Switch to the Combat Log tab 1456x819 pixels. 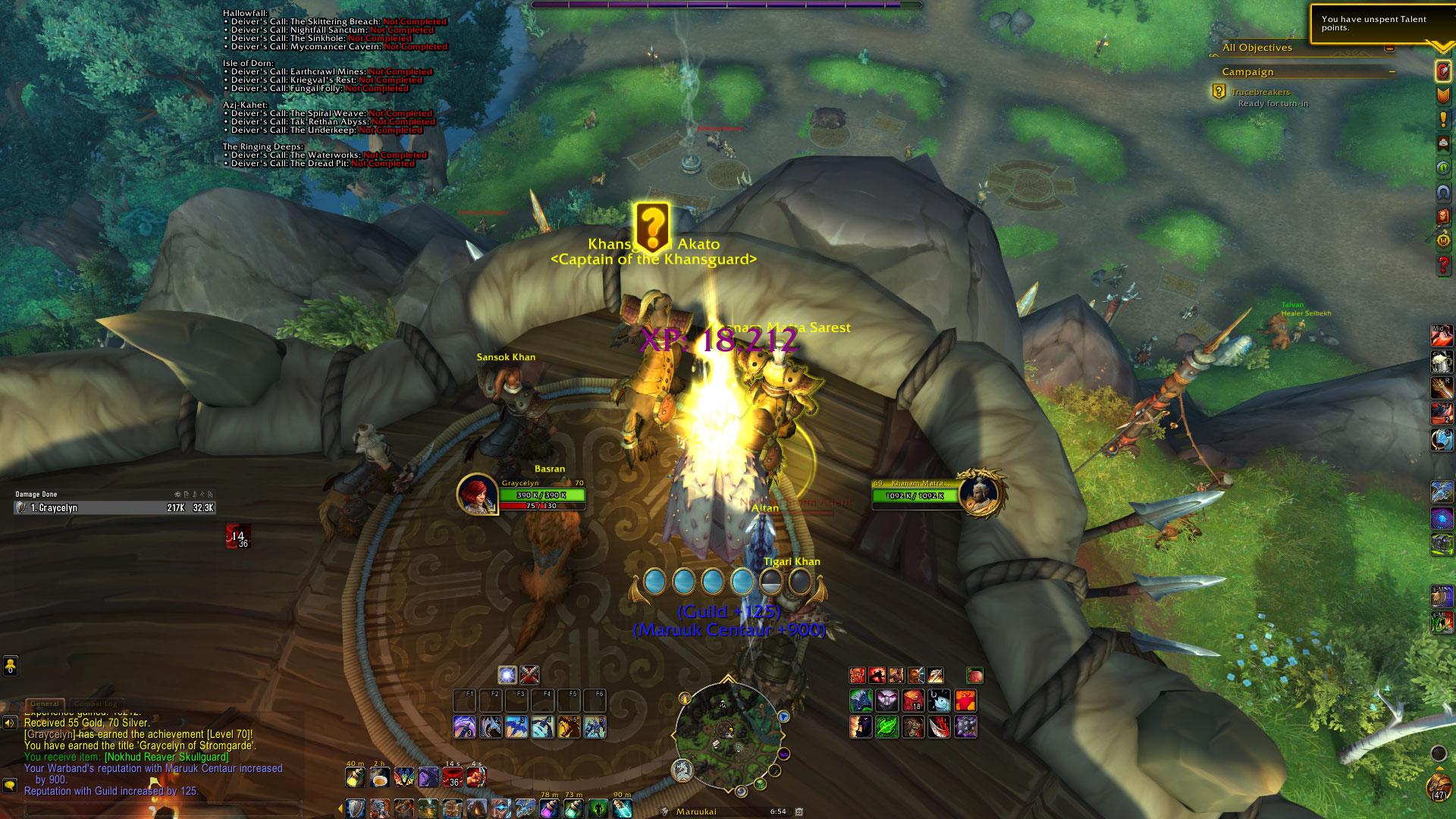point(96,704)
